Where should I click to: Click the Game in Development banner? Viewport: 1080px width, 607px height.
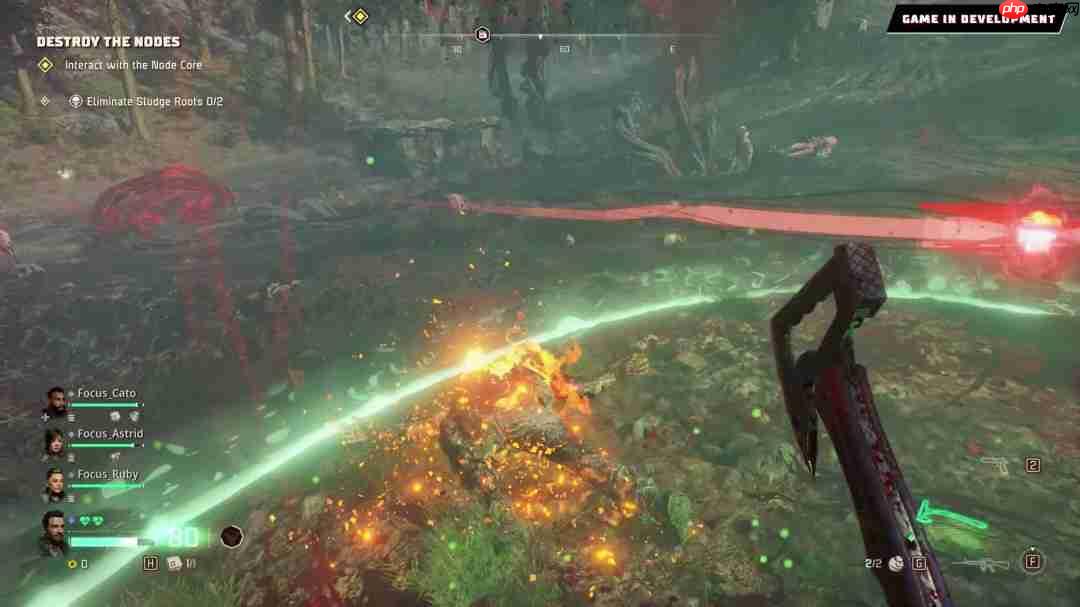click(x=977, y=19)
